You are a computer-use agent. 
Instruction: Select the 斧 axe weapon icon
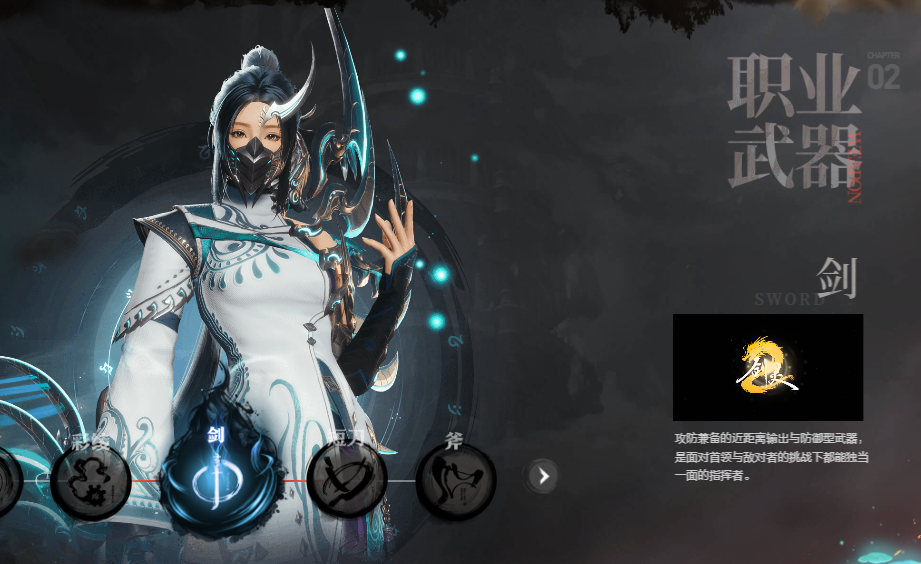tap(455, 480)
